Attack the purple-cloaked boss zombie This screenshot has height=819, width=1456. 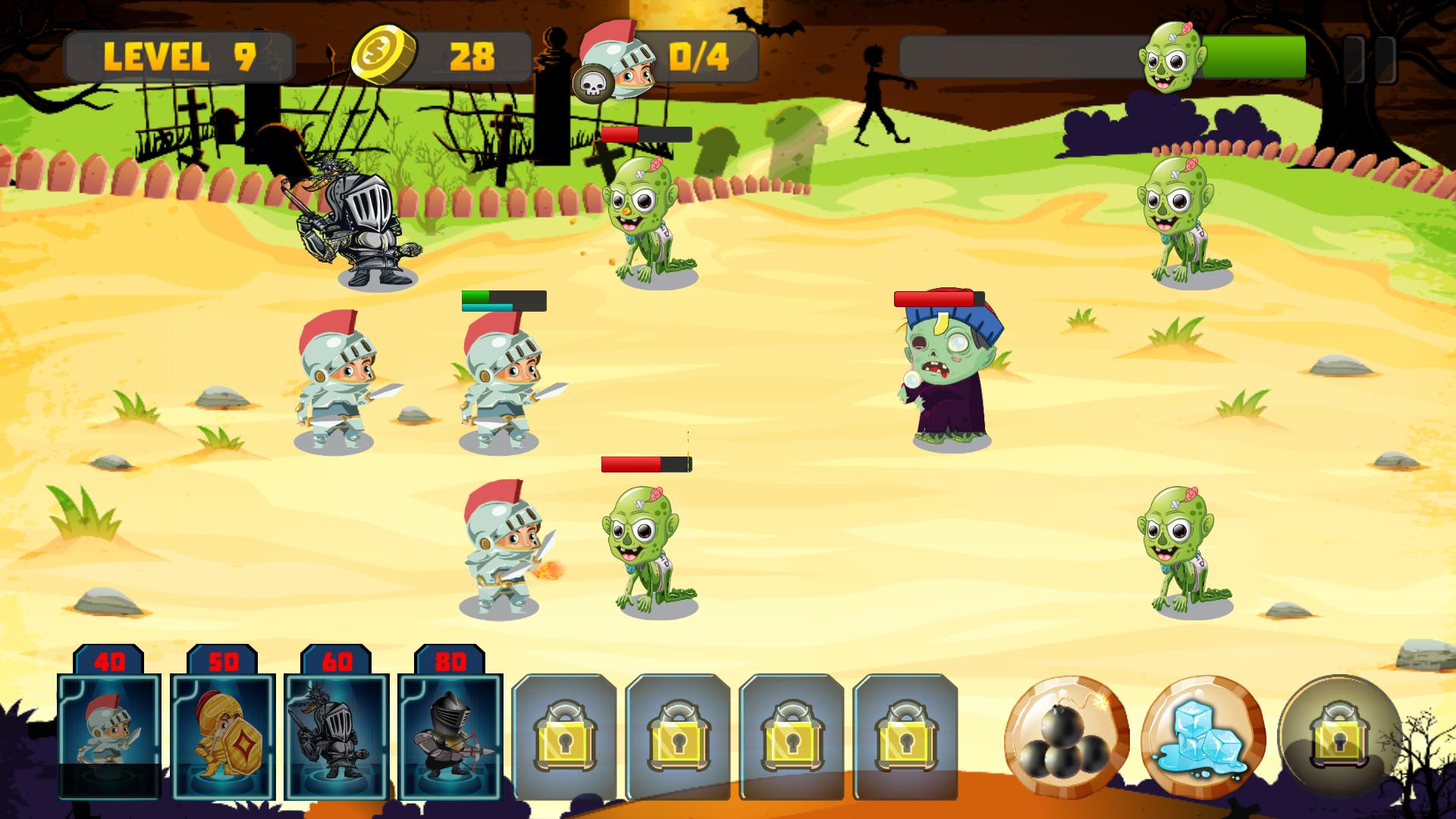[x=944, y=372]
